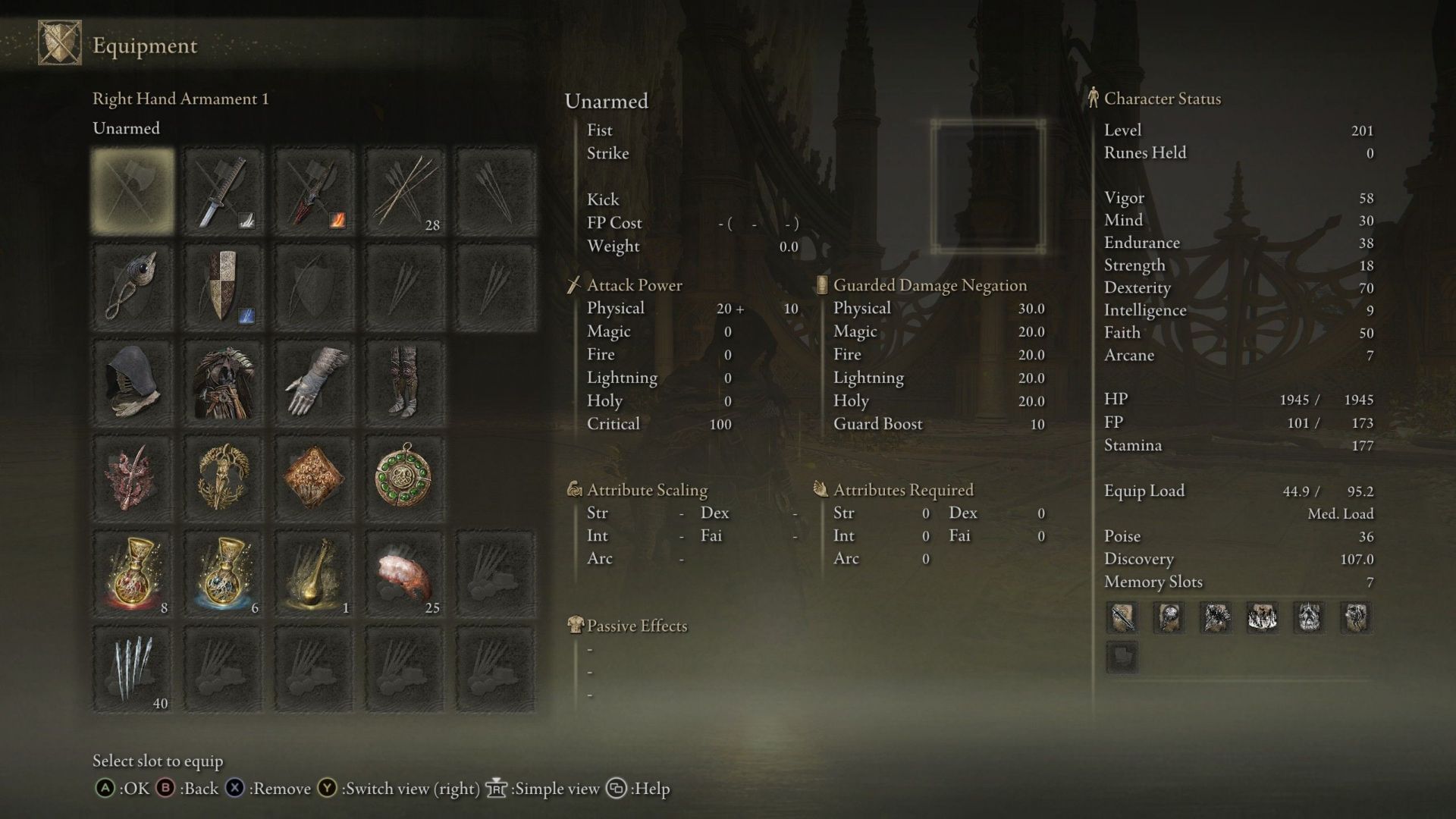This screenshot has height=819, width=1456.
Task: Pick the sacred seal left hand slot
Action: tap(133, 287)
